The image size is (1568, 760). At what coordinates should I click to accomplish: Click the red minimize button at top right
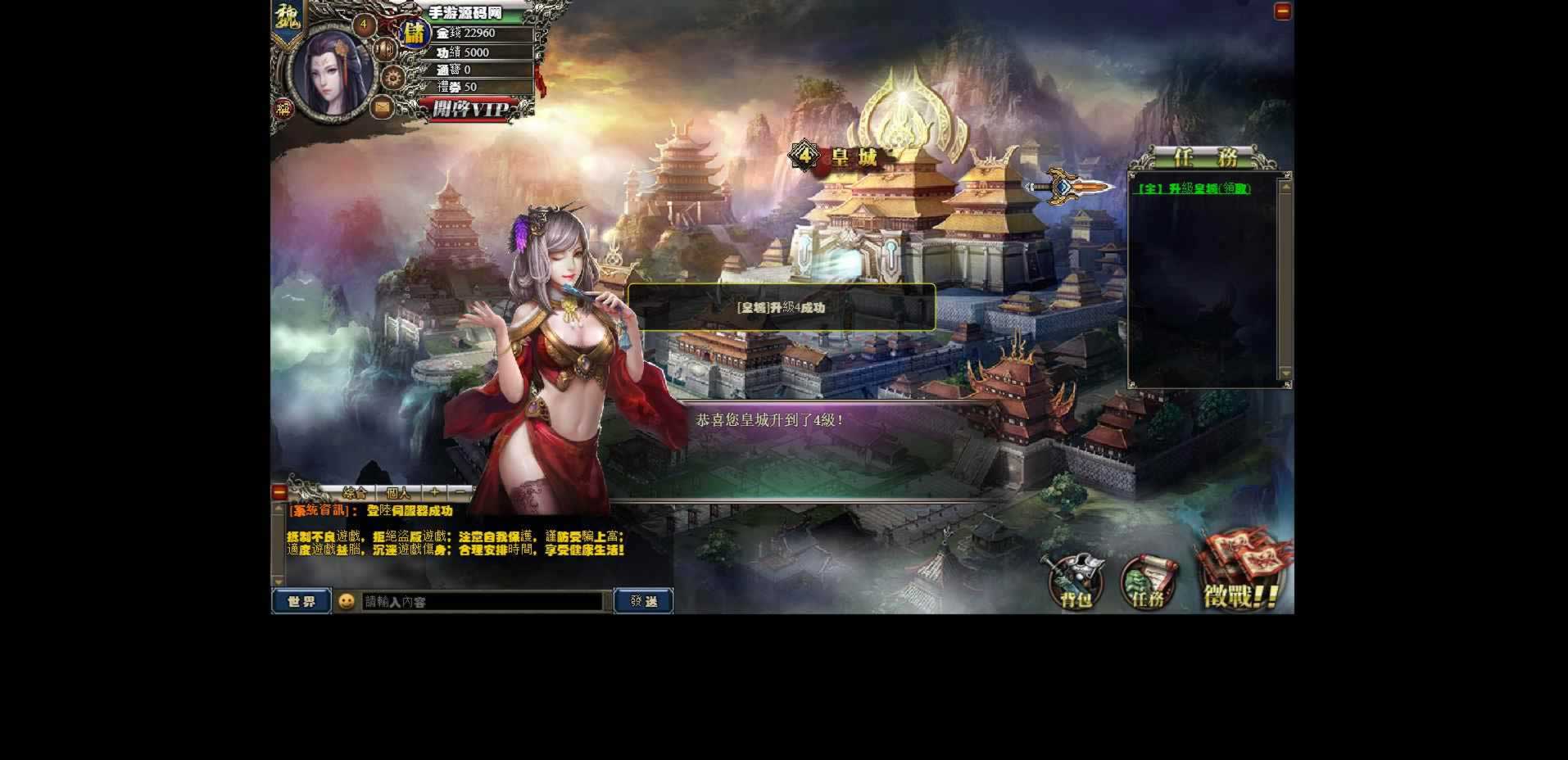[1282, 11]
